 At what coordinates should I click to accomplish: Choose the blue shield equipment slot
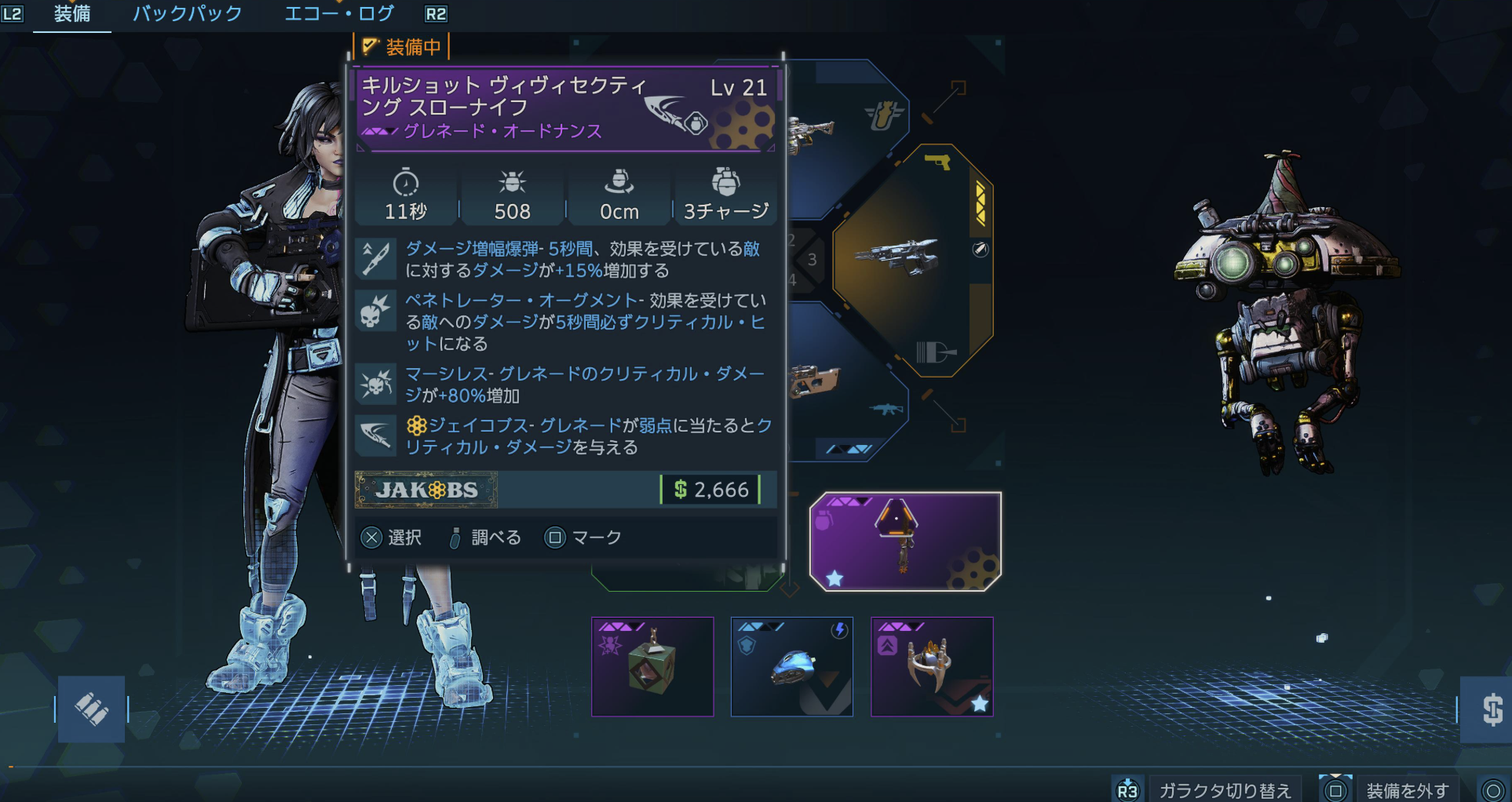coord(791,666)
